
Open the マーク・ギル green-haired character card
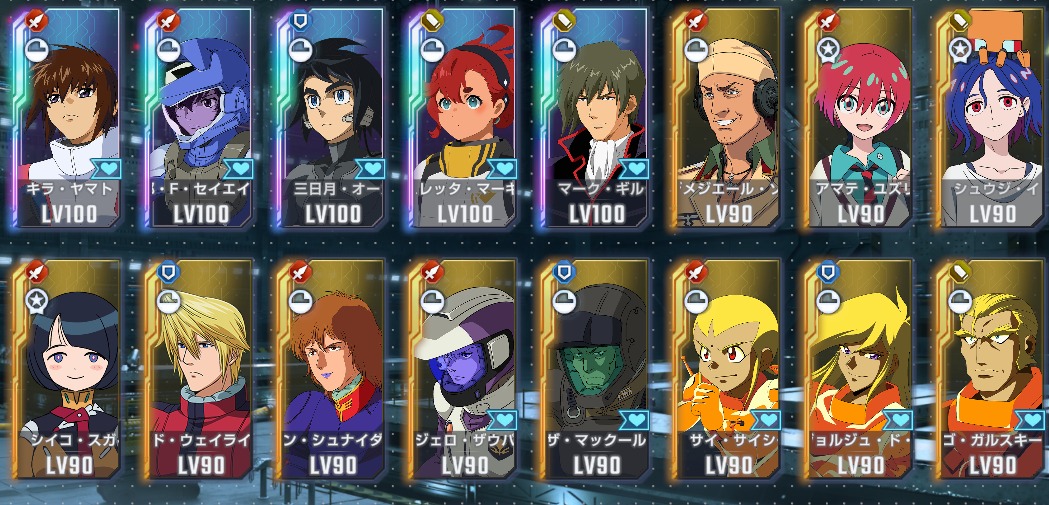(x=598, y=120)
